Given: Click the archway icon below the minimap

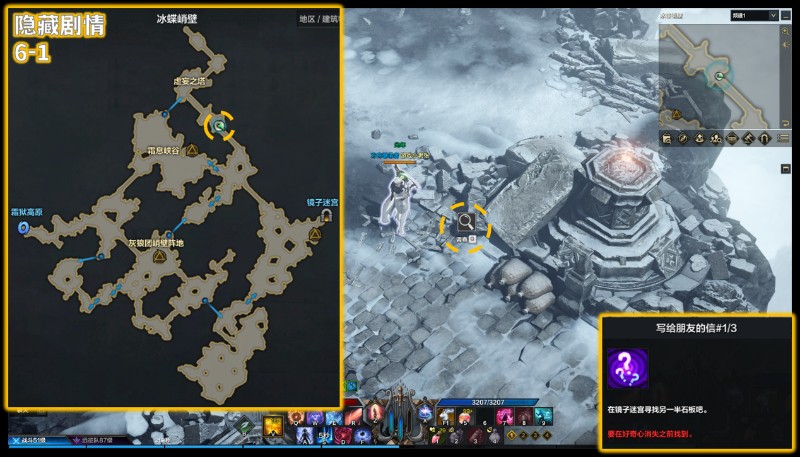Looking at the screenshot, I should click(763, 138).
